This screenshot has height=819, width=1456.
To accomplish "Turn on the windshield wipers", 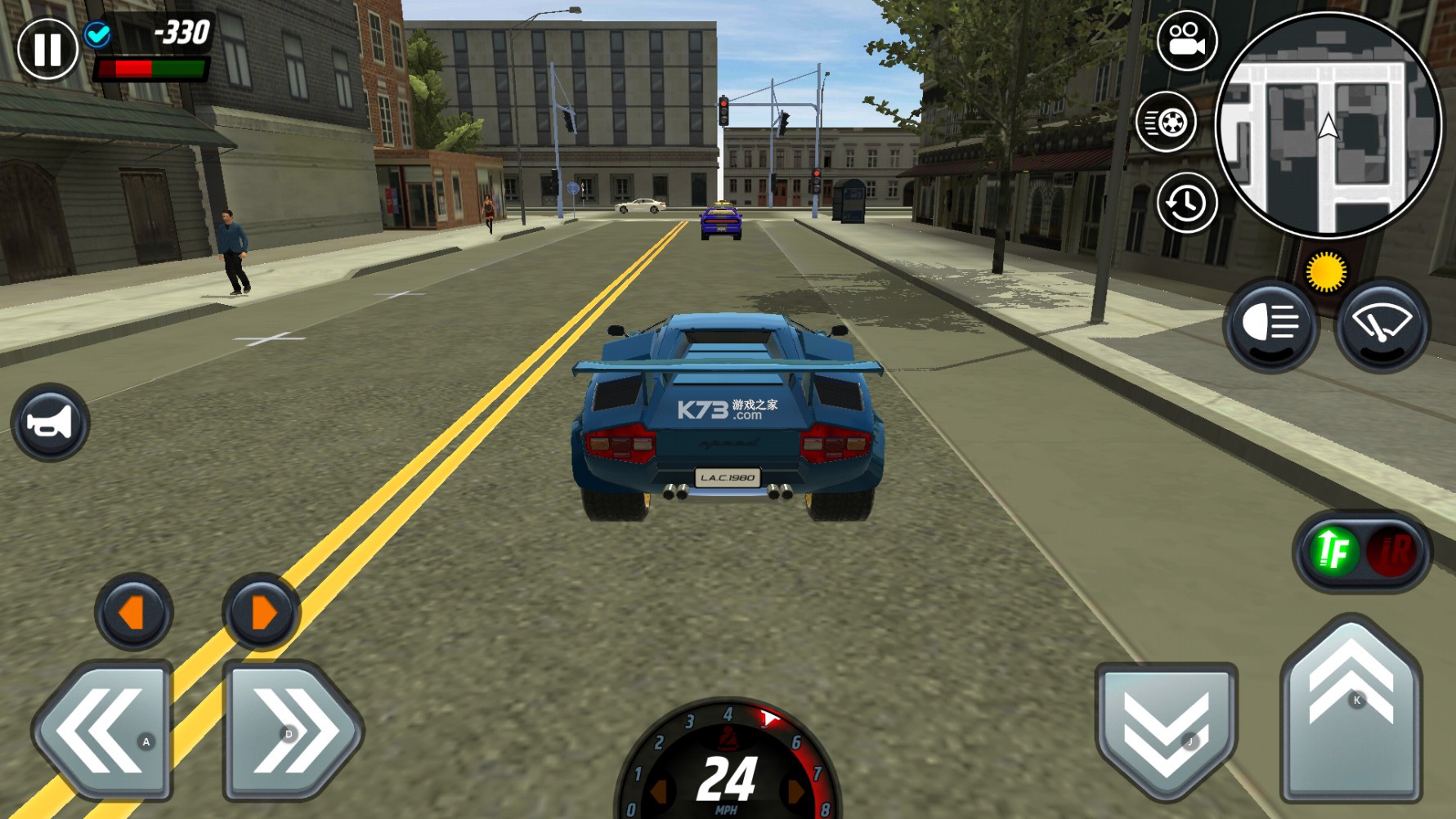I will 1382,324.
